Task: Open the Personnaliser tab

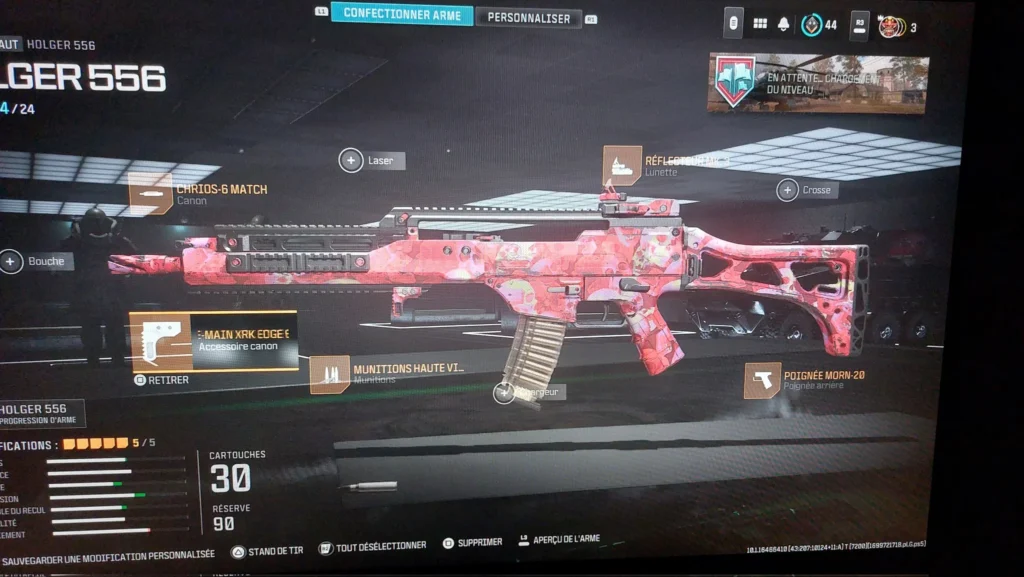Action: 529,18
